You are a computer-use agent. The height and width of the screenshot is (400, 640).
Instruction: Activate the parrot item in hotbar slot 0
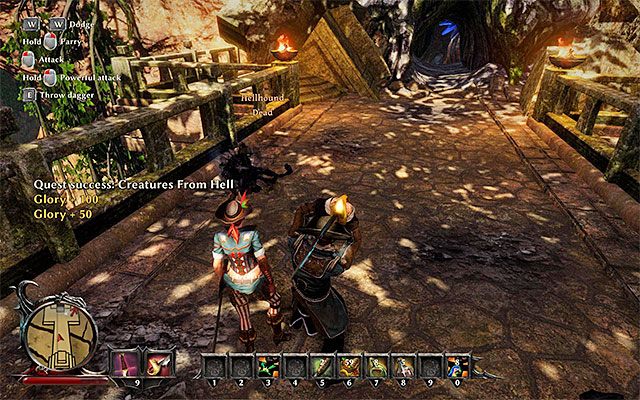tap(459, 365)
